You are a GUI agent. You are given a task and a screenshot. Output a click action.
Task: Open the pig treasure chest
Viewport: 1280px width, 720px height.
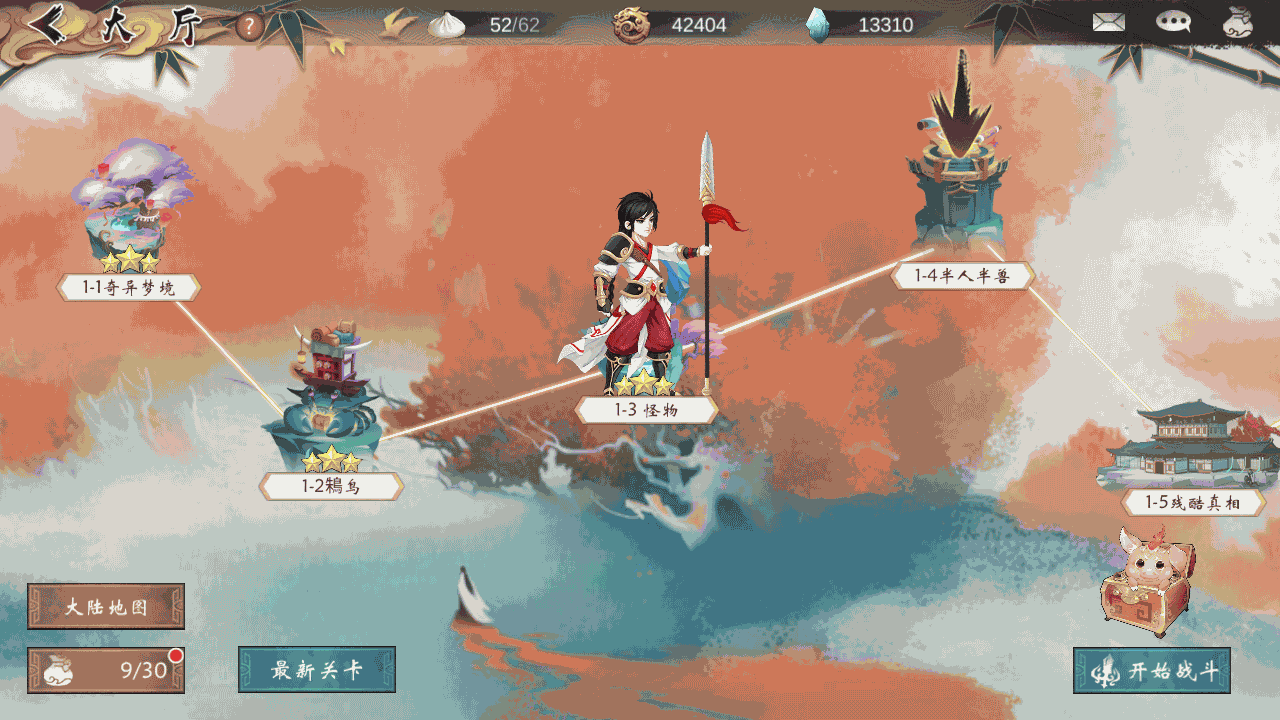tap(1147, 582)
